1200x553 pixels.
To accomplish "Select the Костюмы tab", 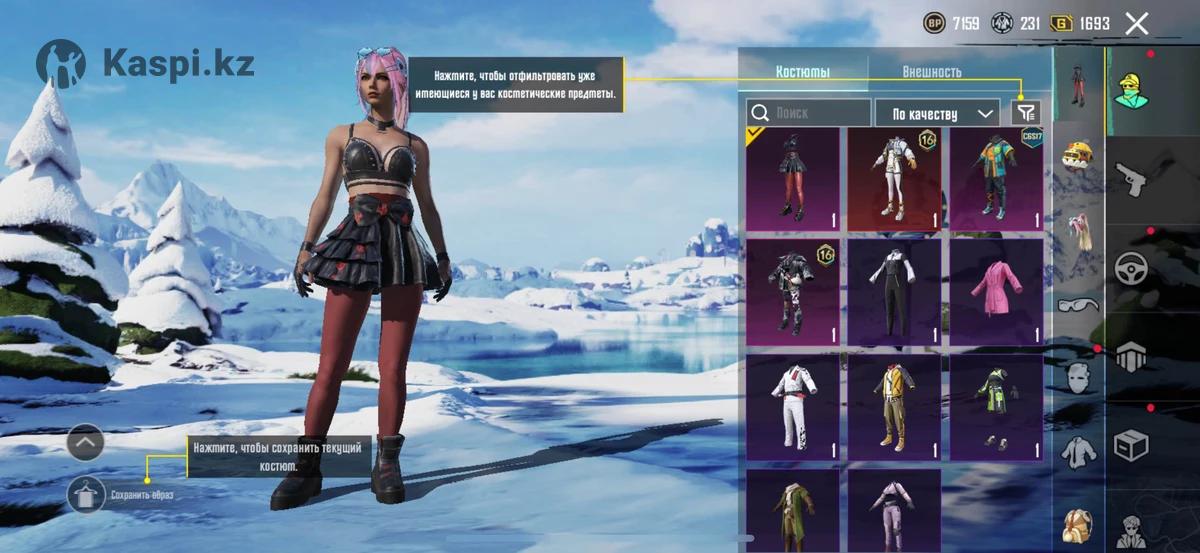I will click(803, 72).
